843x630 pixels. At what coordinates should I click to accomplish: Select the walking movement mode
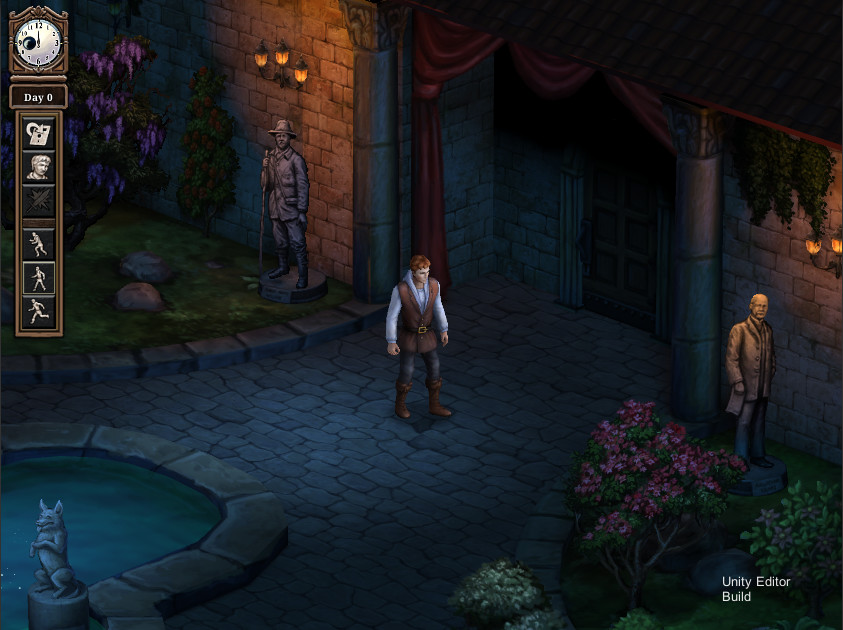(x=39, y=278)
